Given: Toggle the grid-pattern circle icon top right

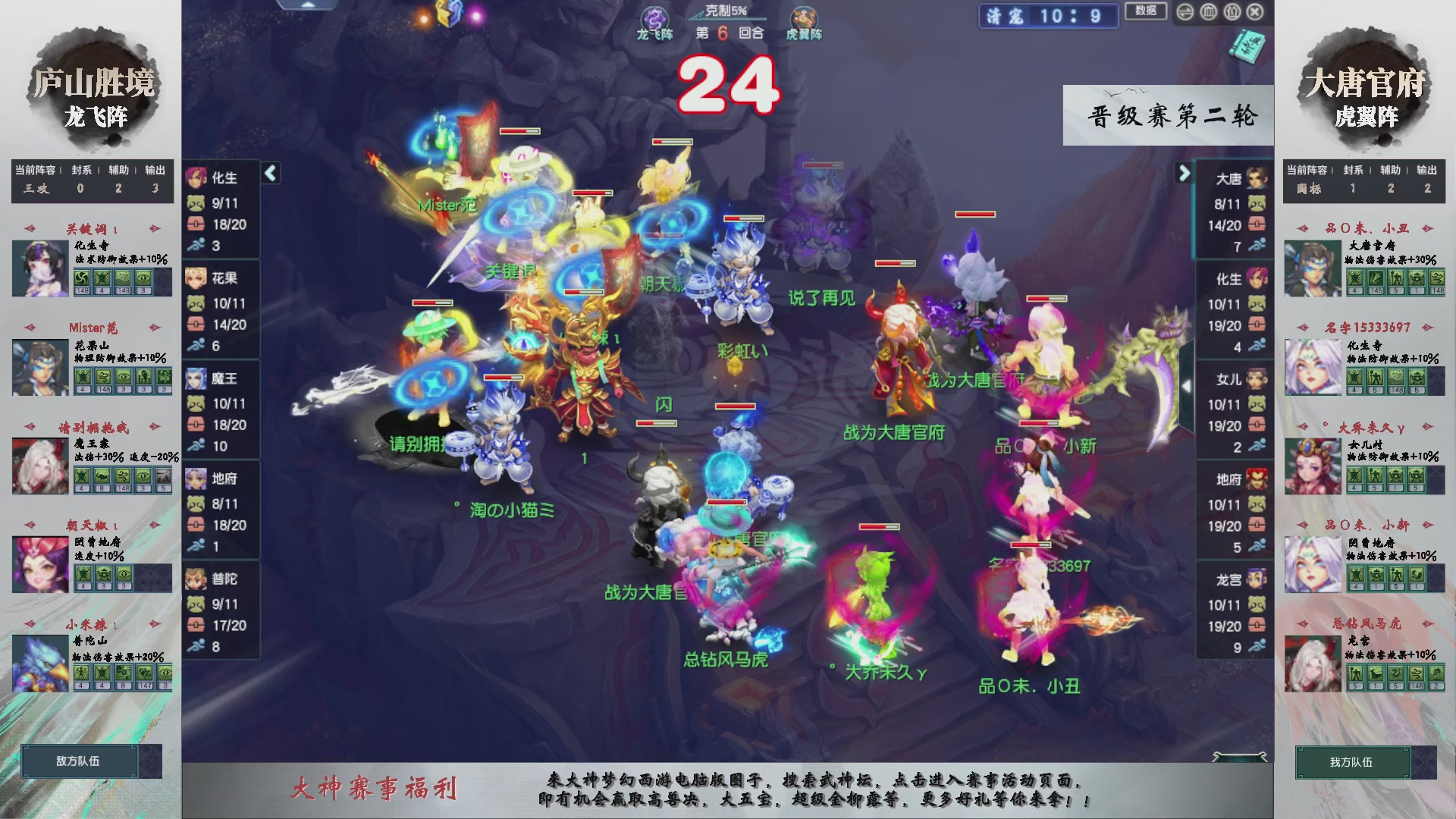Looking at the screenshot, I should point(1208,12).
